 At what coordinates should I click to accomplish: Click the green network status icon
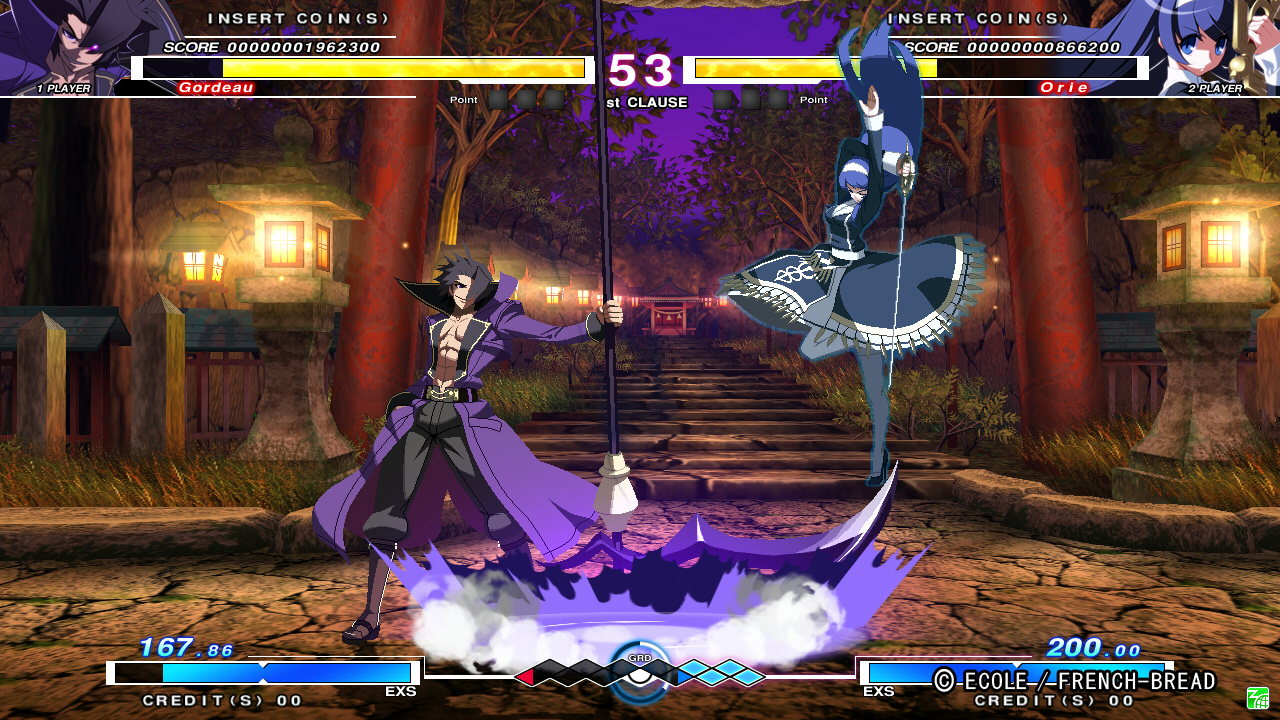tap(1257, 697)
